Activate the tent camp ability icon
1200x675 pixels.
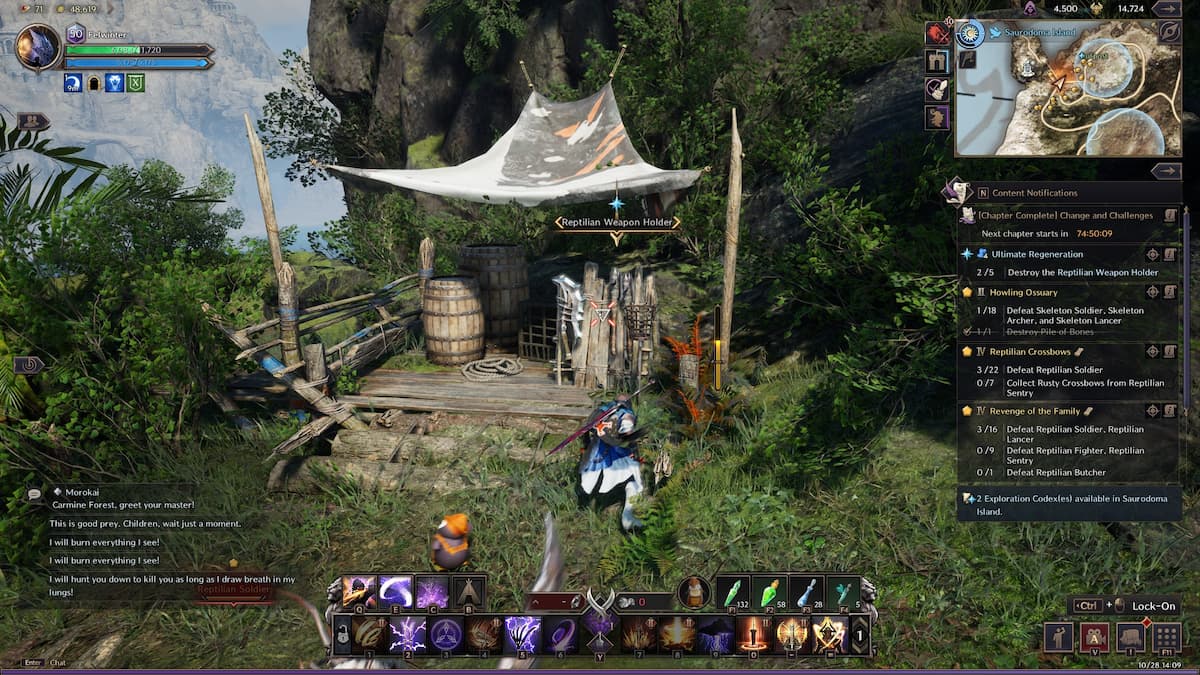click(x=468, y=592)
